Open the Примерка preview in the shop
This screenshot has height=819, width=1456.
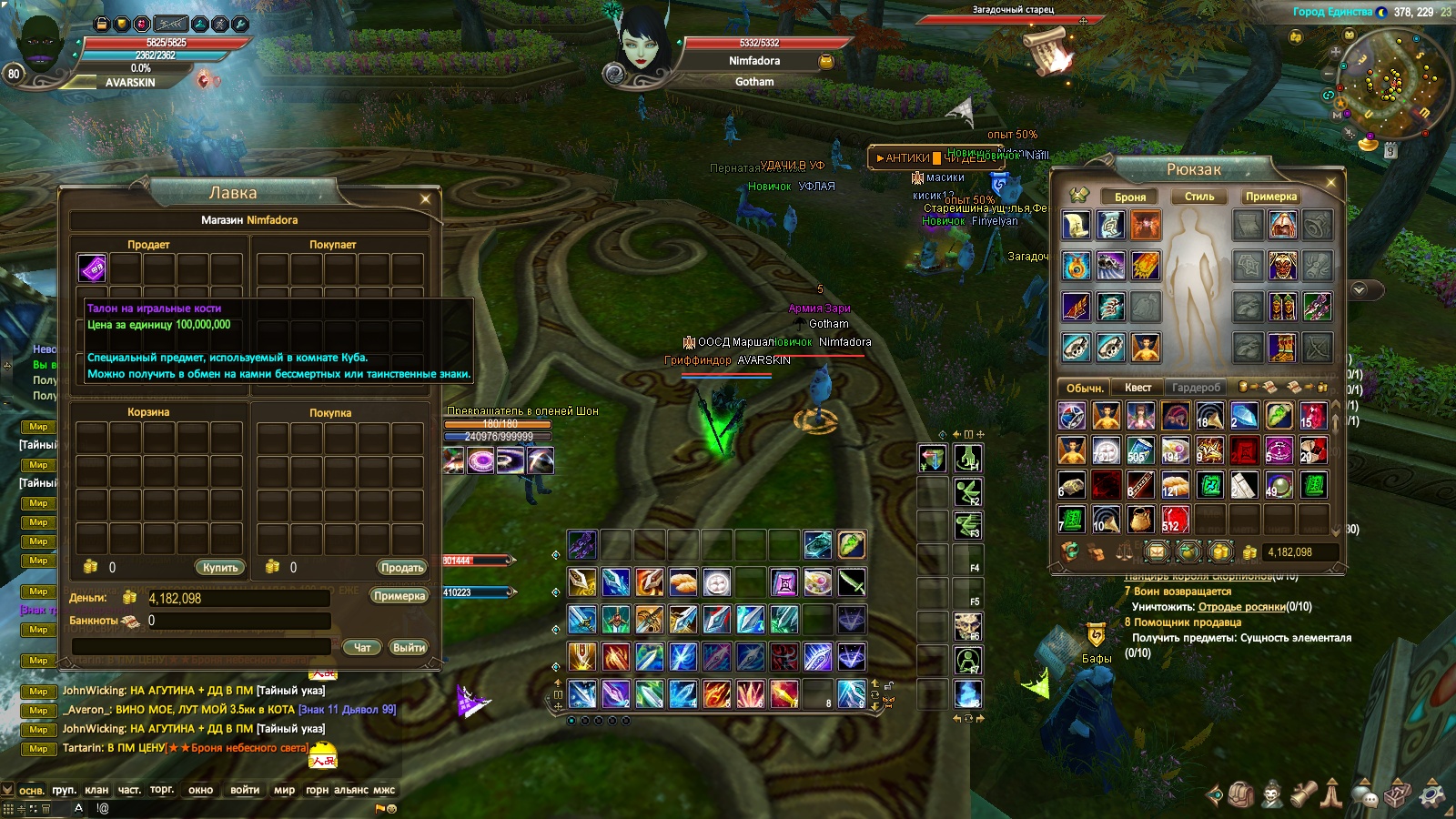pyautogui.click(x=399, y=596)
